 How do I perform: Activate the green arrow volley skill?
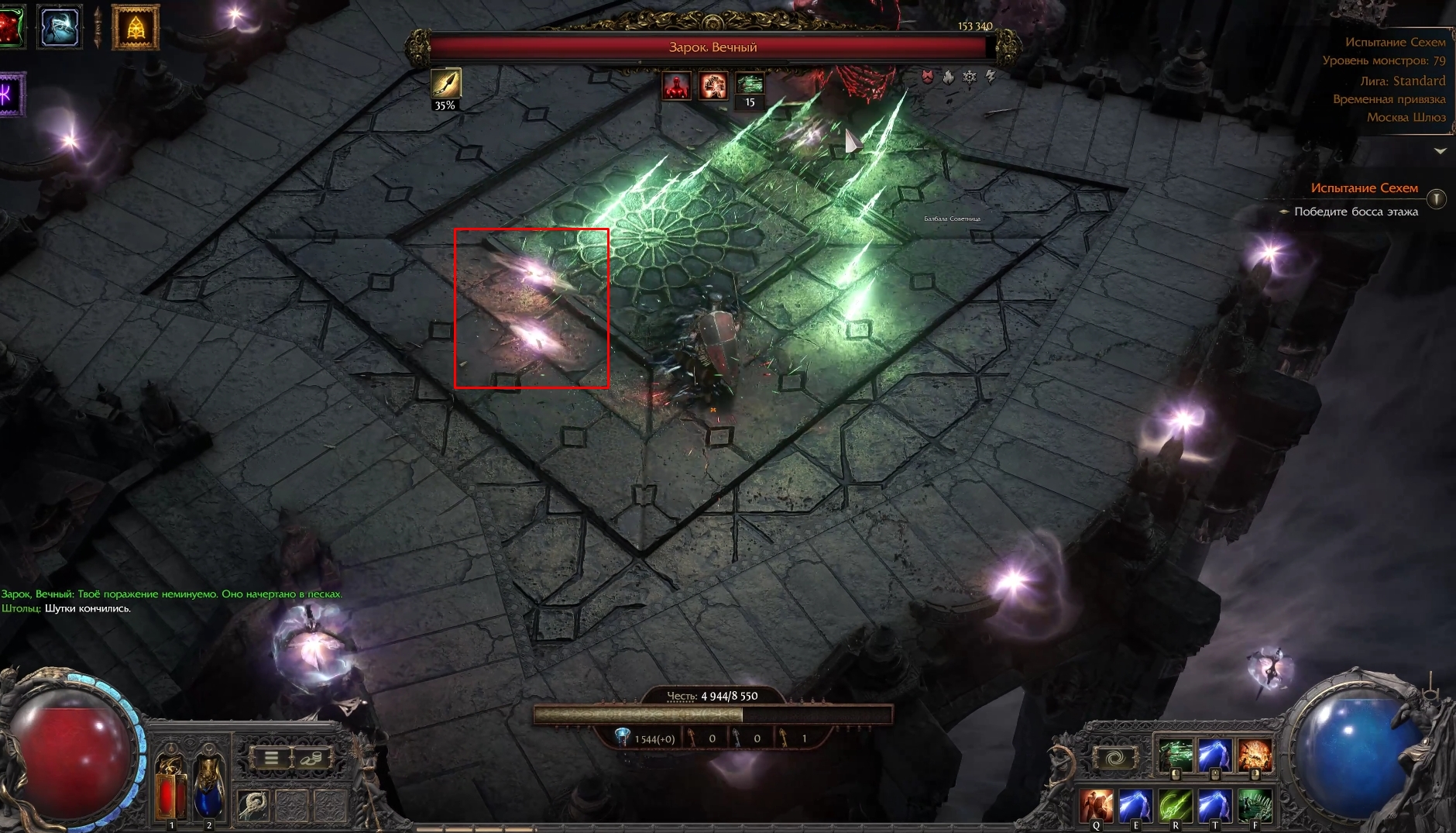pos(1175,756)
